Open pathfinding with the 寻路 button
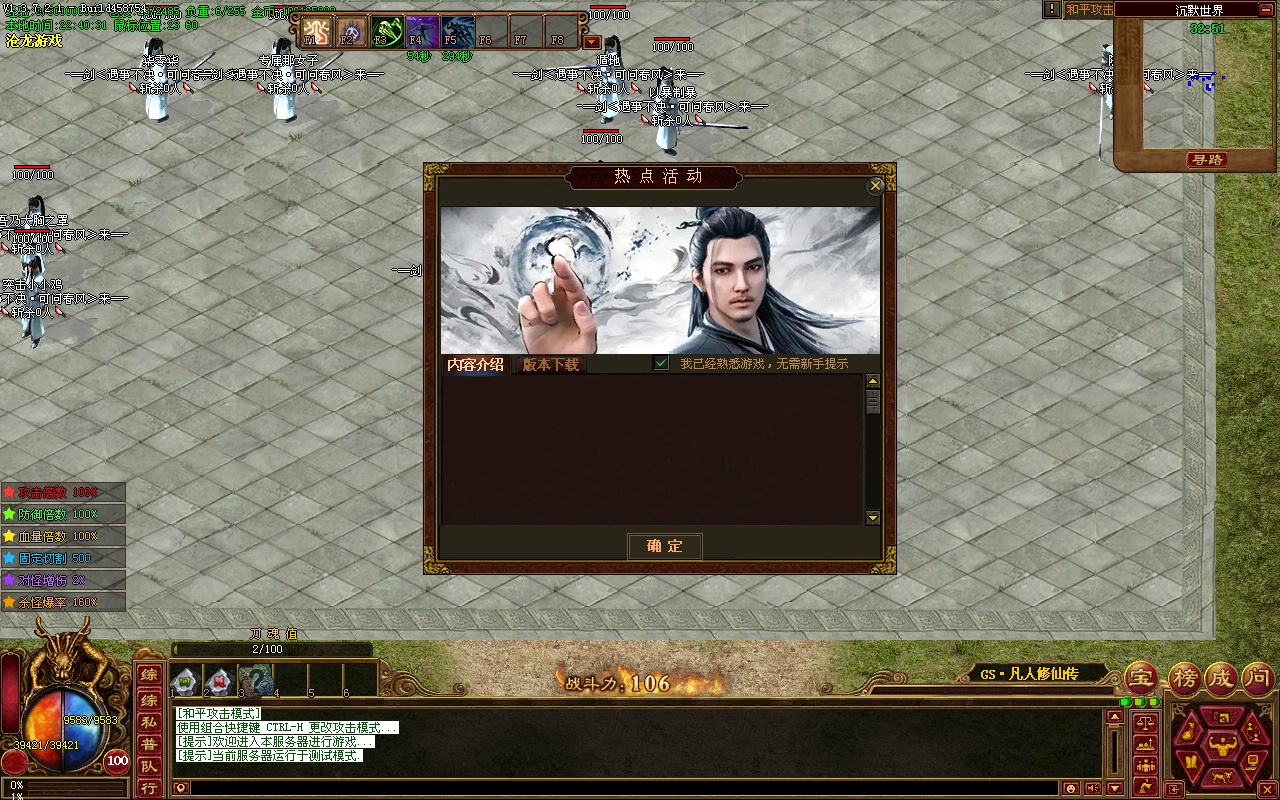 coord(1207,160)
